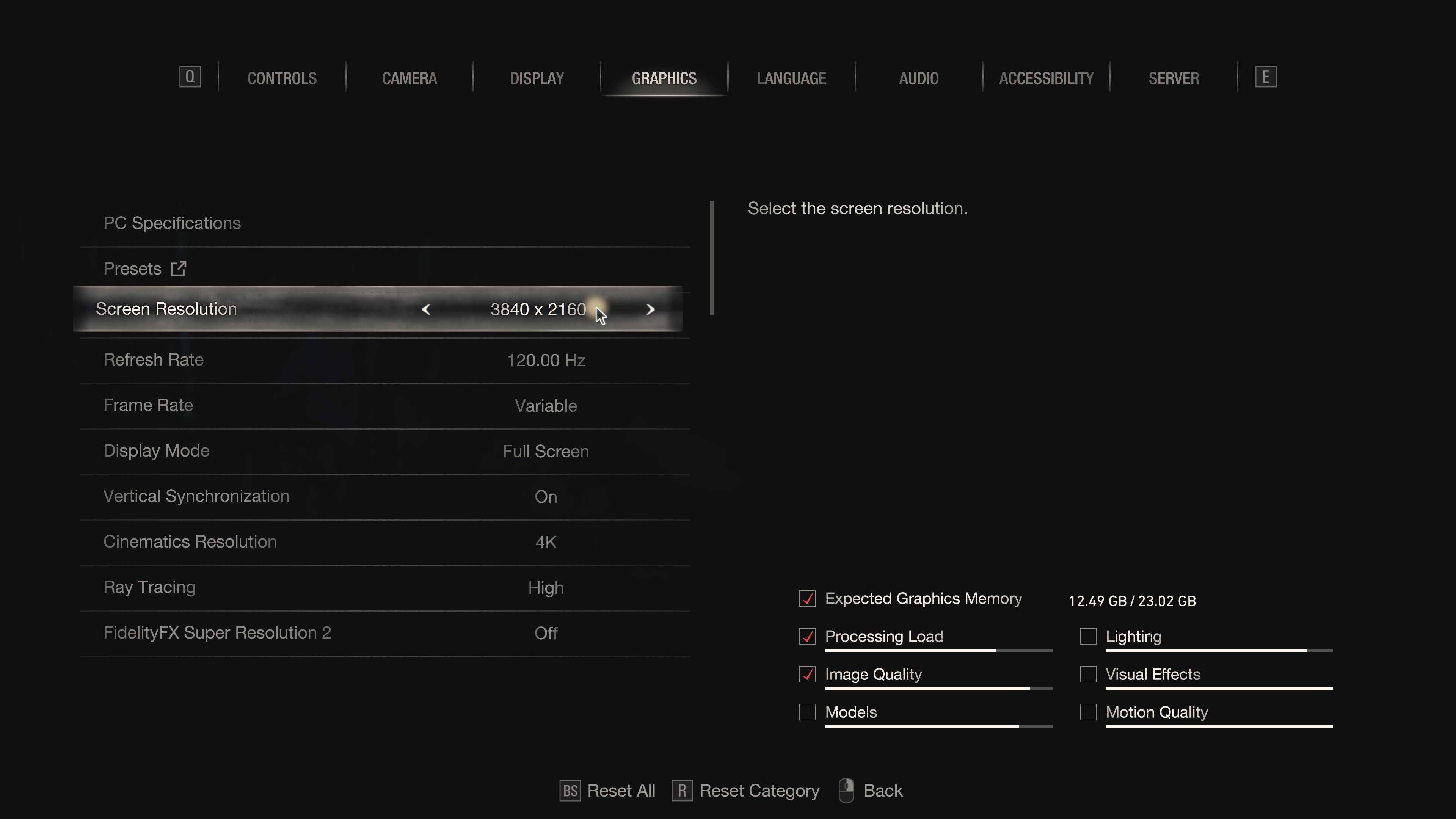
Task: Uncheck the Processing Load checkbox
Action: (807, 637)
